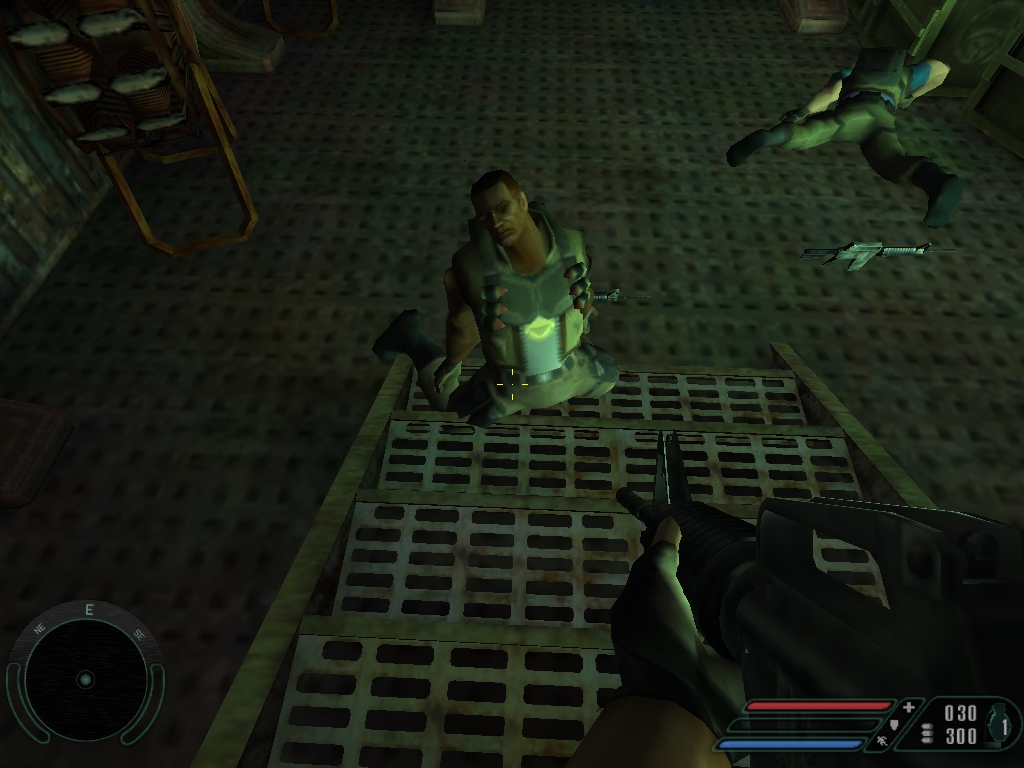The height and width of the screenshot is (768, 1024).
Task: Click the circular radar minimap
Action: [x=85, y=679]
